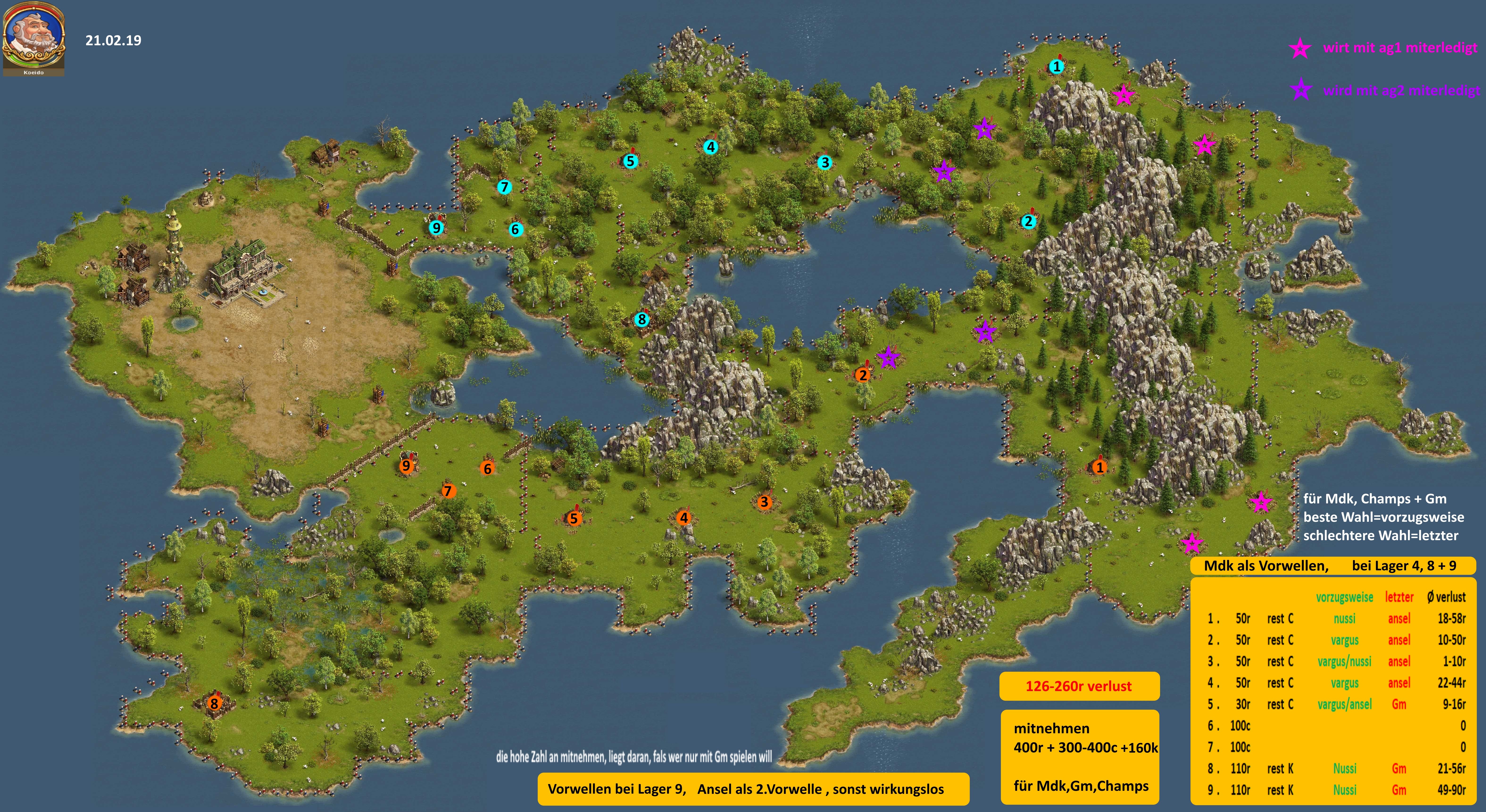Select cyan camp marker 2
This screenshot has height=812, width=1486.
tap(1028, 221)
